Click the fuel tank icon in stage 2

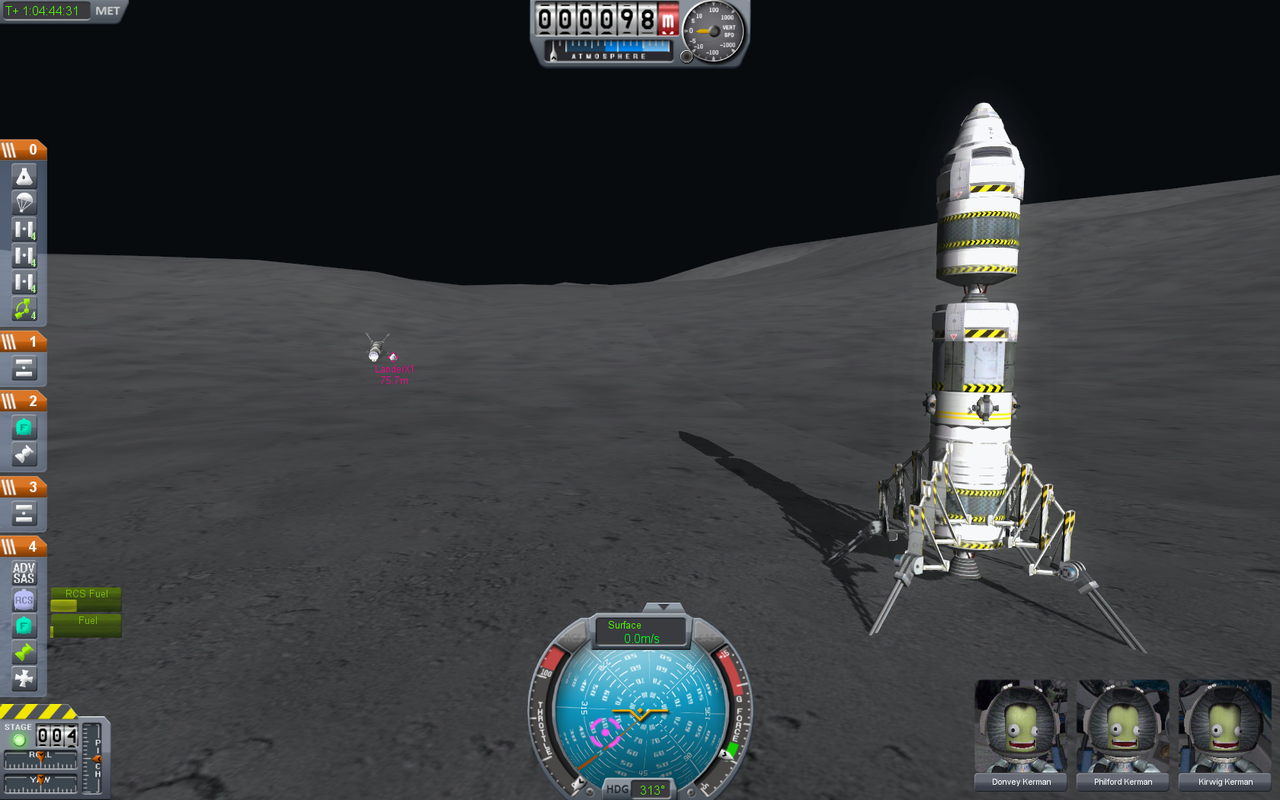point(22,425)
